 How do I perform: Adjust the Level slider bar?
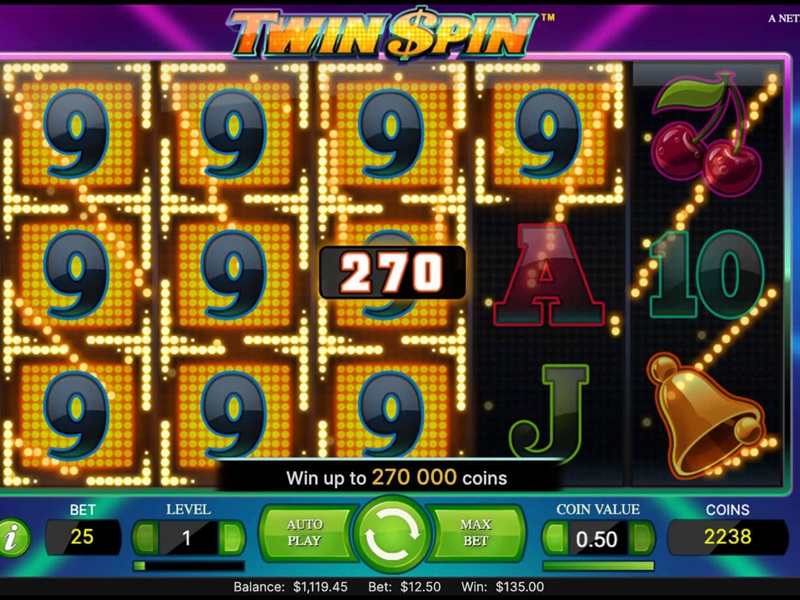click(188, 565)
